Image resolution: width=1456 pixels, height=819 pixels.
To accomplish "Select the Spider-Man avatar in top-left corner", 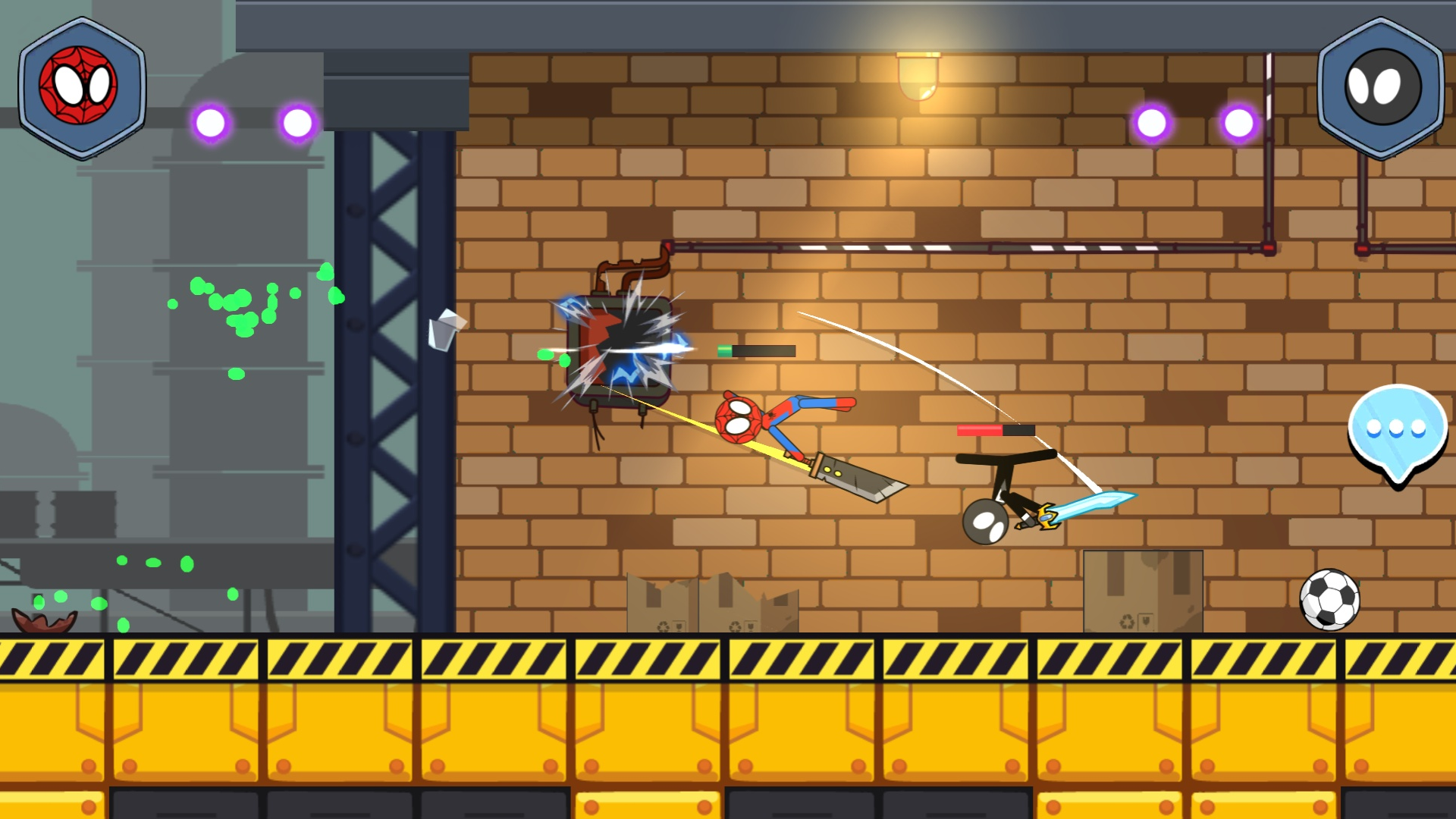I will 81,82.
